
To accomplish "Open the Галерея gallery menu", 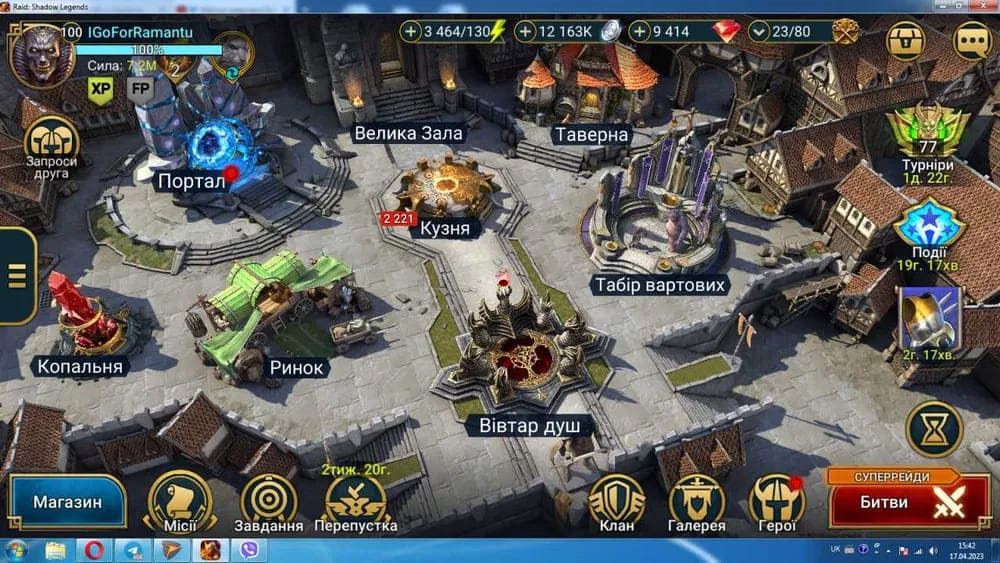I will (697, 498).
